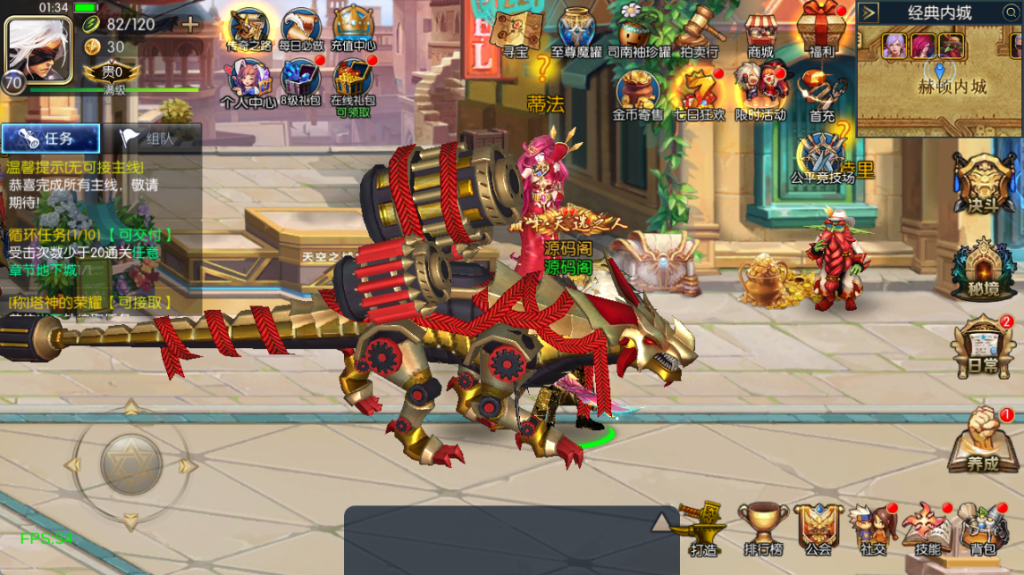Add stamina with the plus button
Viewport: 1024px width, 575px height.
(189, 23)
